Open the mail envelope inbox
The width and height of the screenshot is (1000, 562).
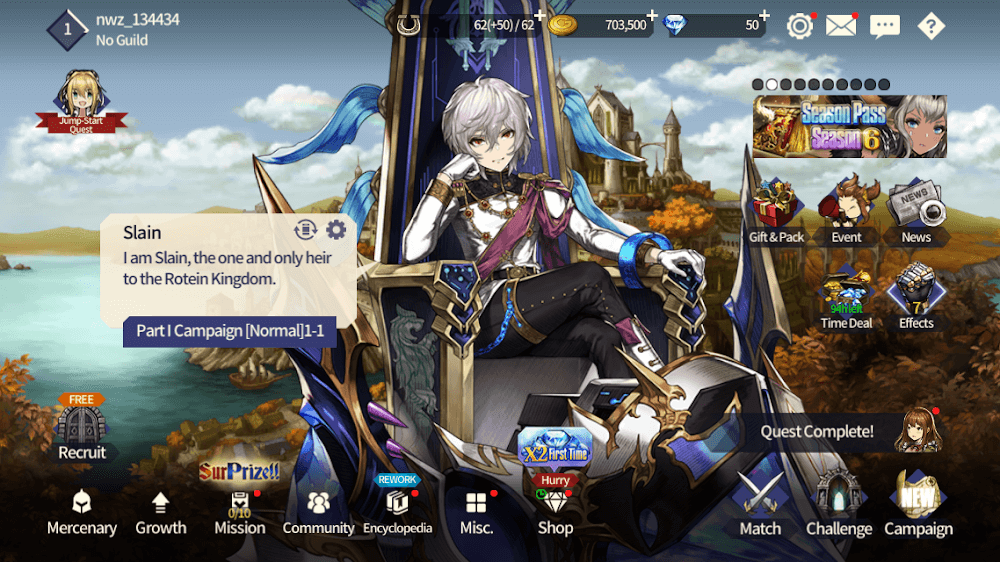[x=841, y=26]
